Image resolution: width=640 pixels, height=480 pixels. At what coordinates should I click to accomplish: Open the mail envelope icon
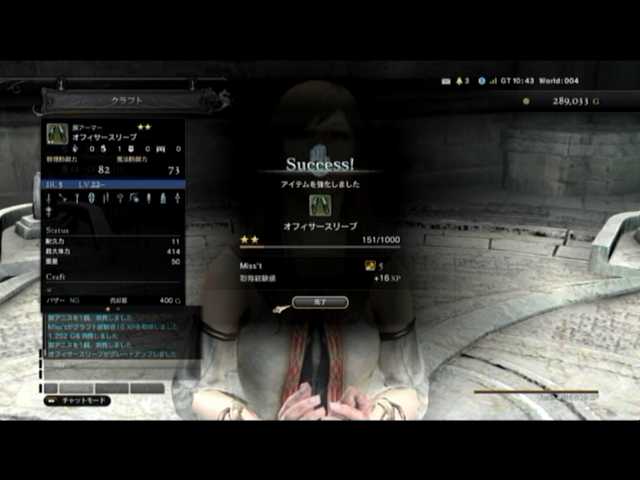tap(445, 81)
